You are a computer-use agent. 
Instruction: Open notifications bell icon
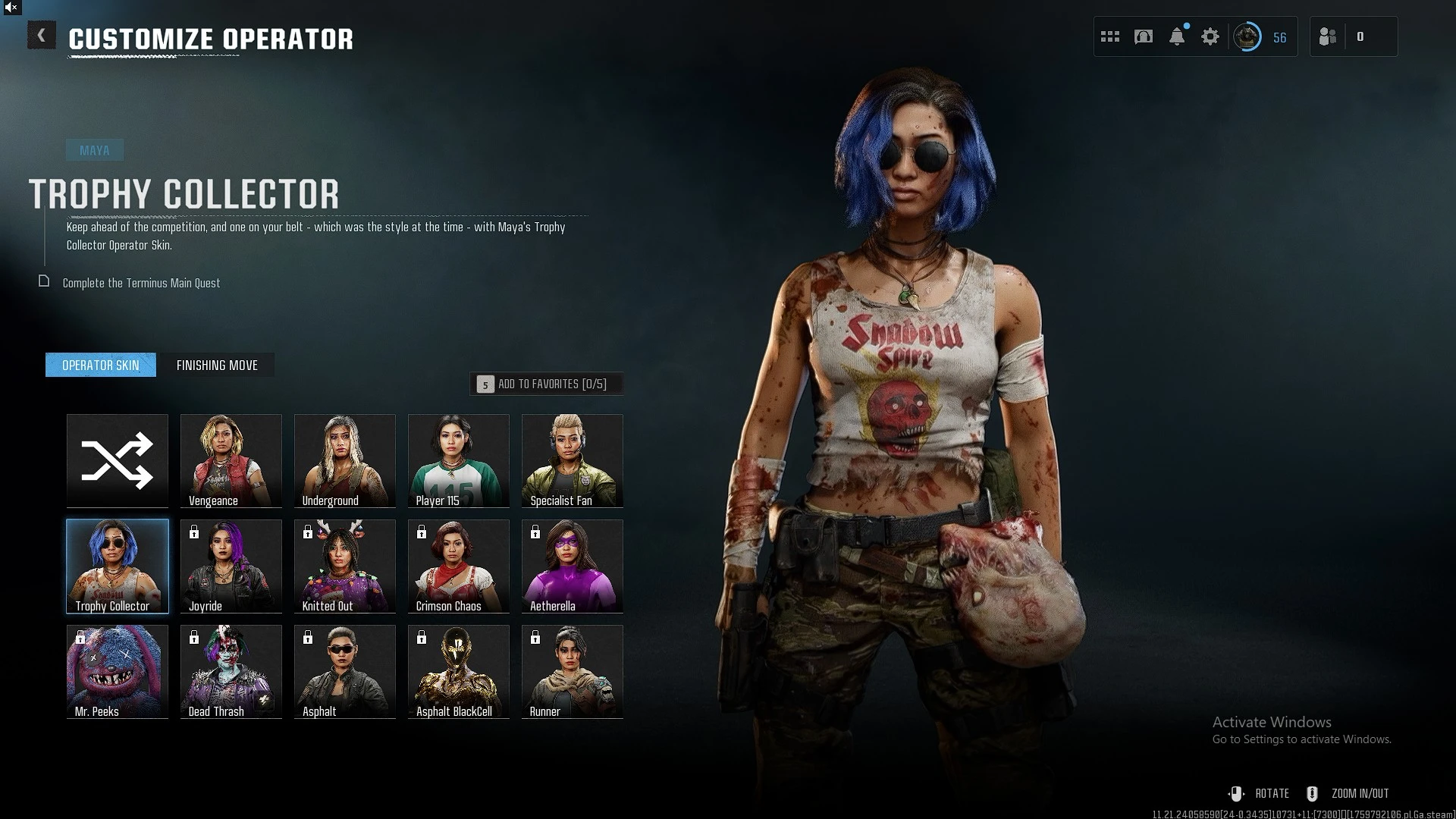1177,36
